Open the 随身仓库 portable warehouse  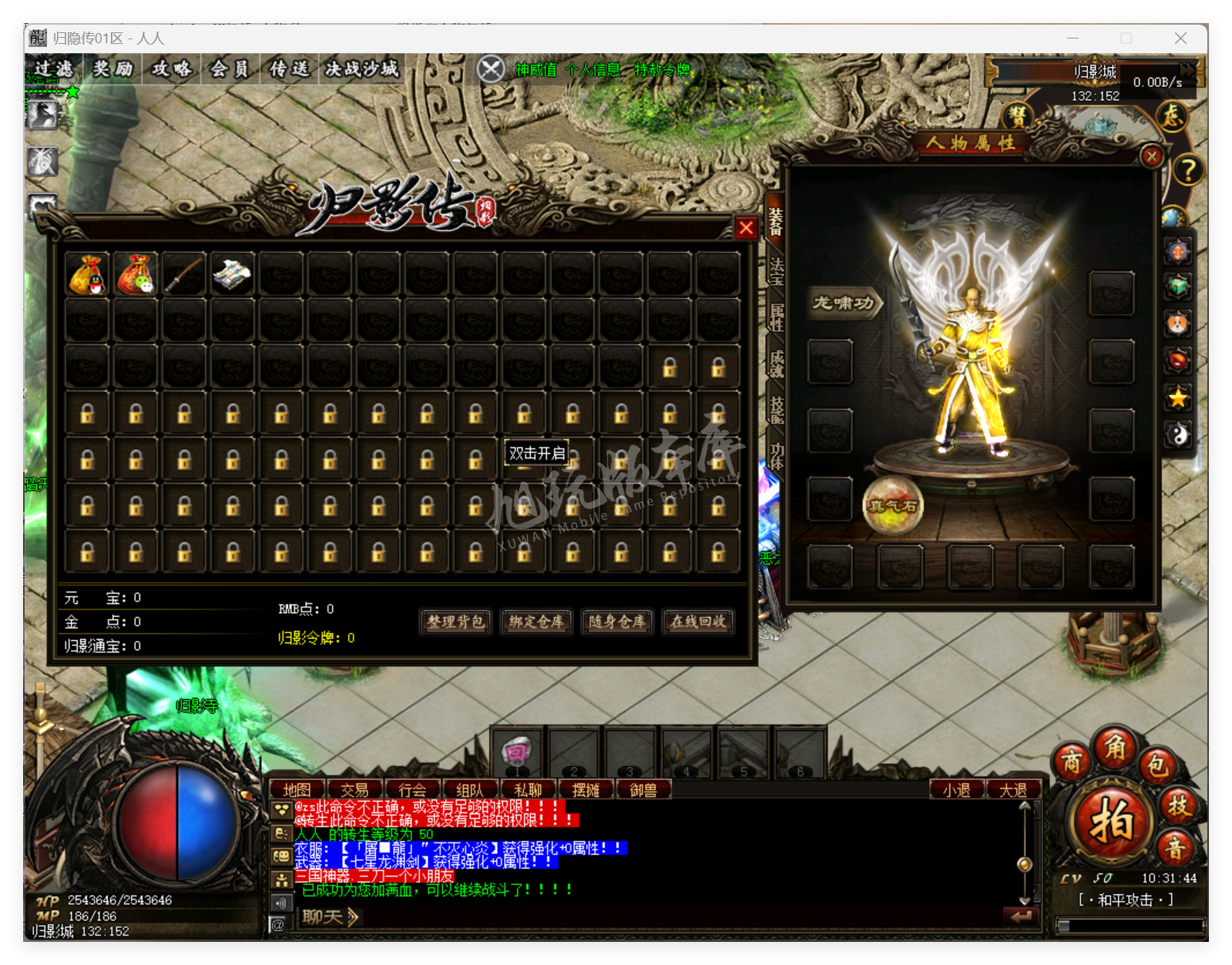(617, 622)
